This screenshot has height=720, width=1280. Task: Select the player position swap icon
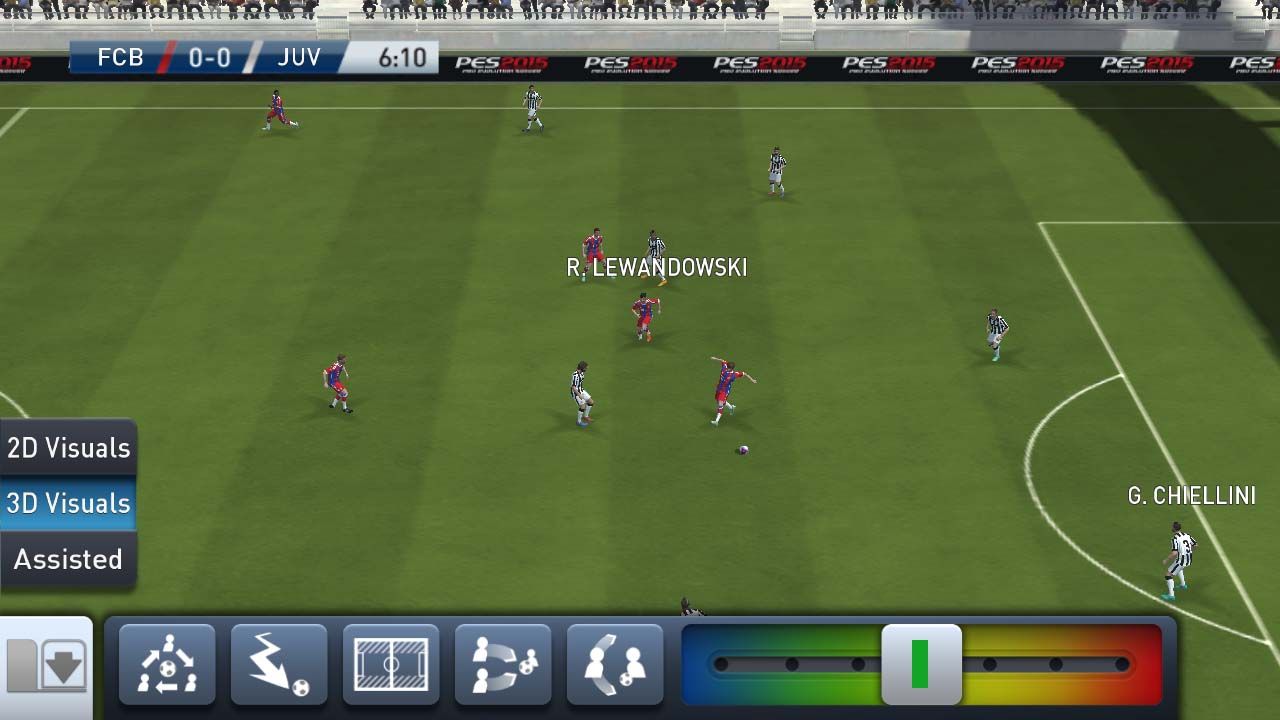click(x=615, y=664)
